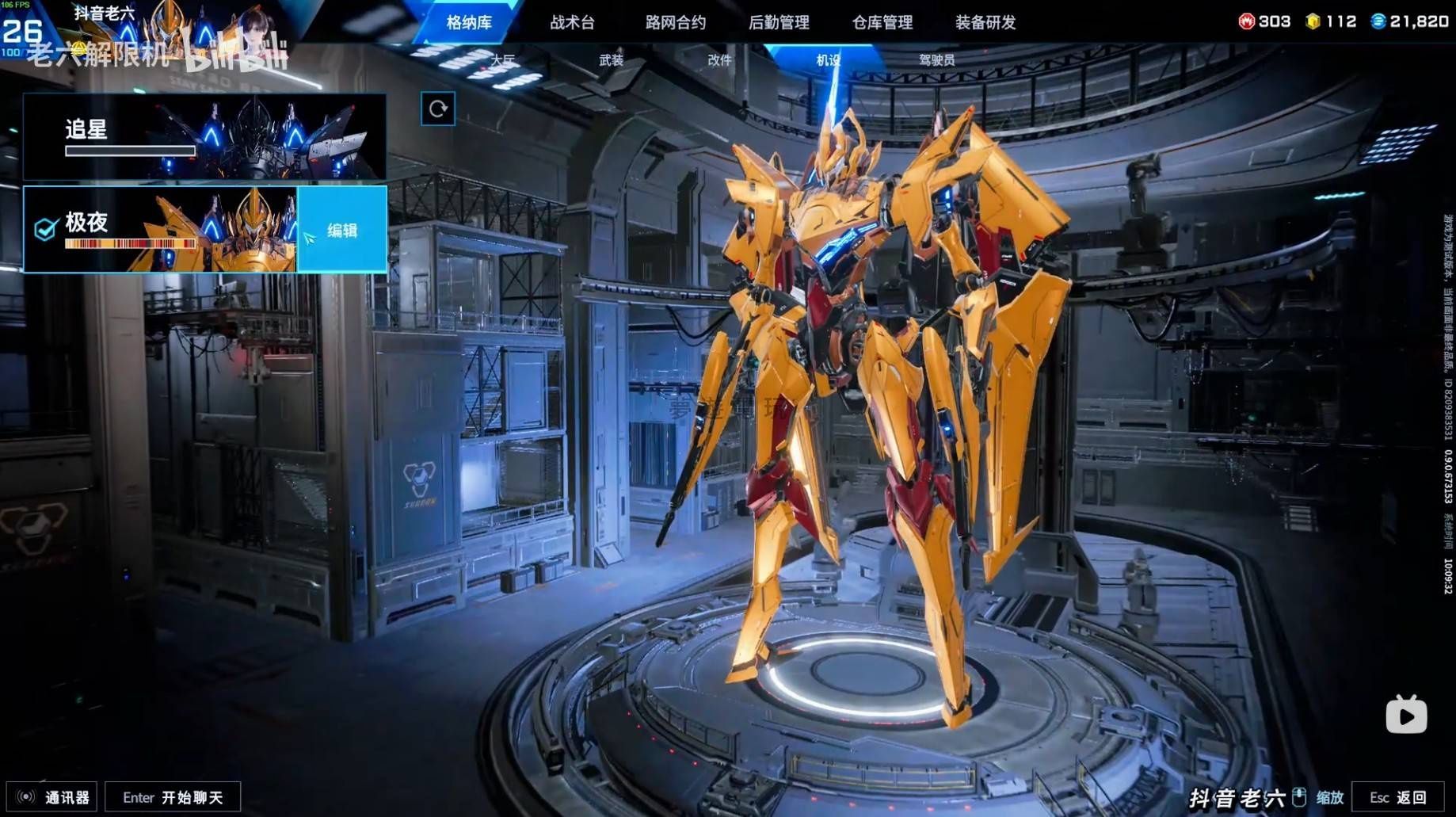1456x817 pixels.
Task: Click the 编辑 edit button
Action: (342, 230)
